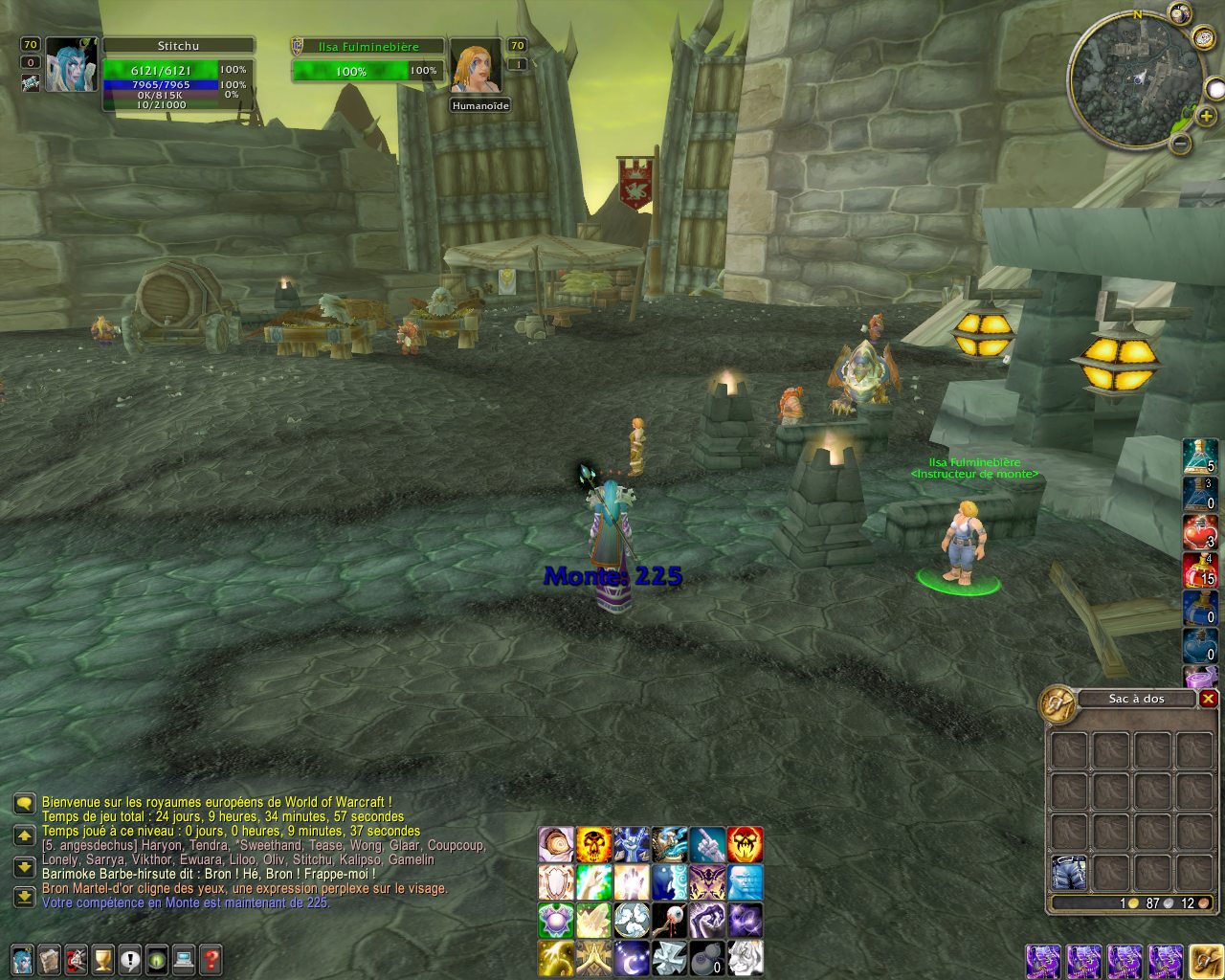The width and height of the screenshot is (1225, 980).
Task: Cast the crescent moon spell
Action: 632,956
